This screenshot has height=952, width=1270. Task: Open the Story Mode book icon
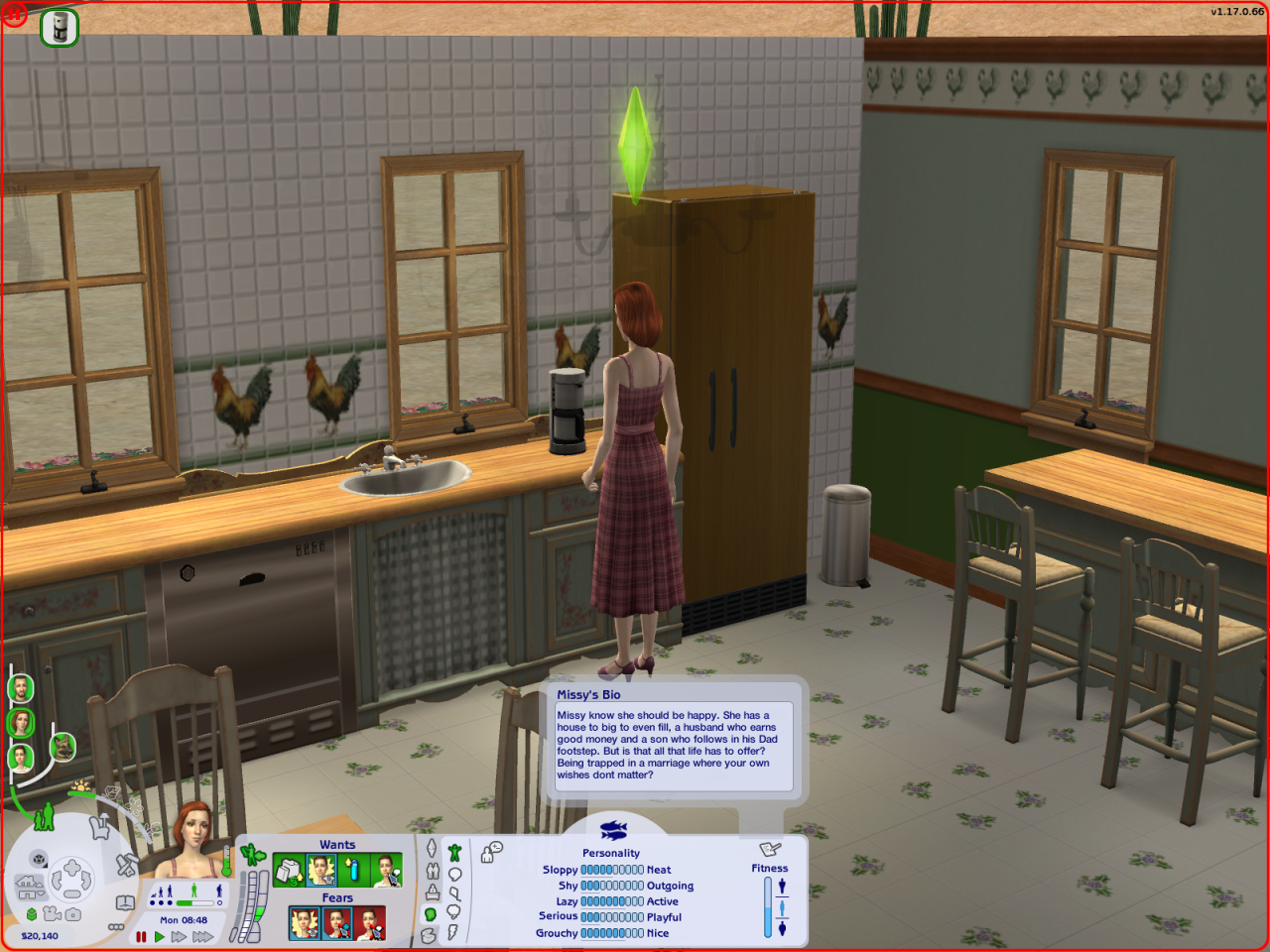tap(125, 902)
